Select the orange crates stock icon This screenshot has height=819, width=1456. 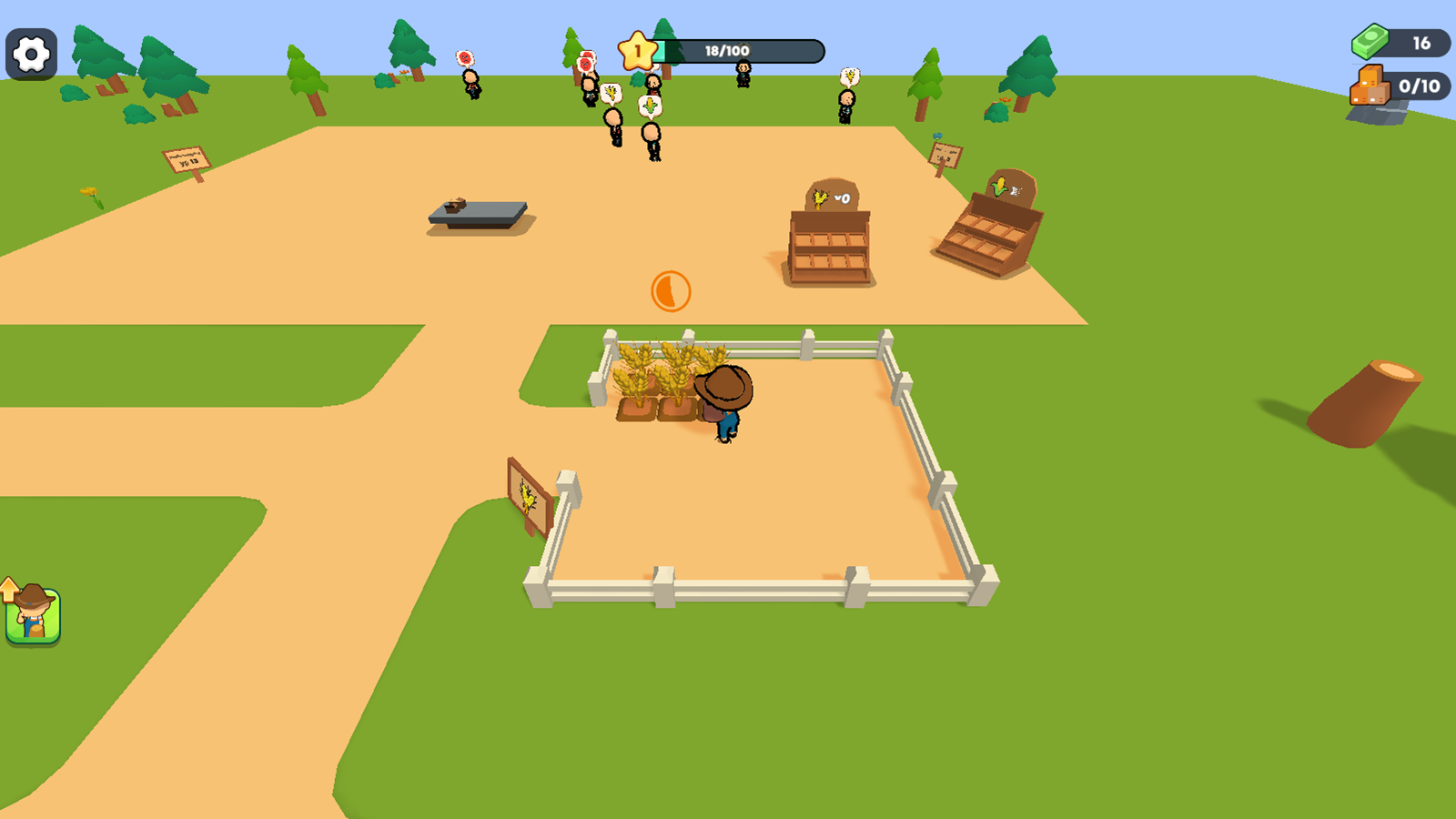(1368, 86)
